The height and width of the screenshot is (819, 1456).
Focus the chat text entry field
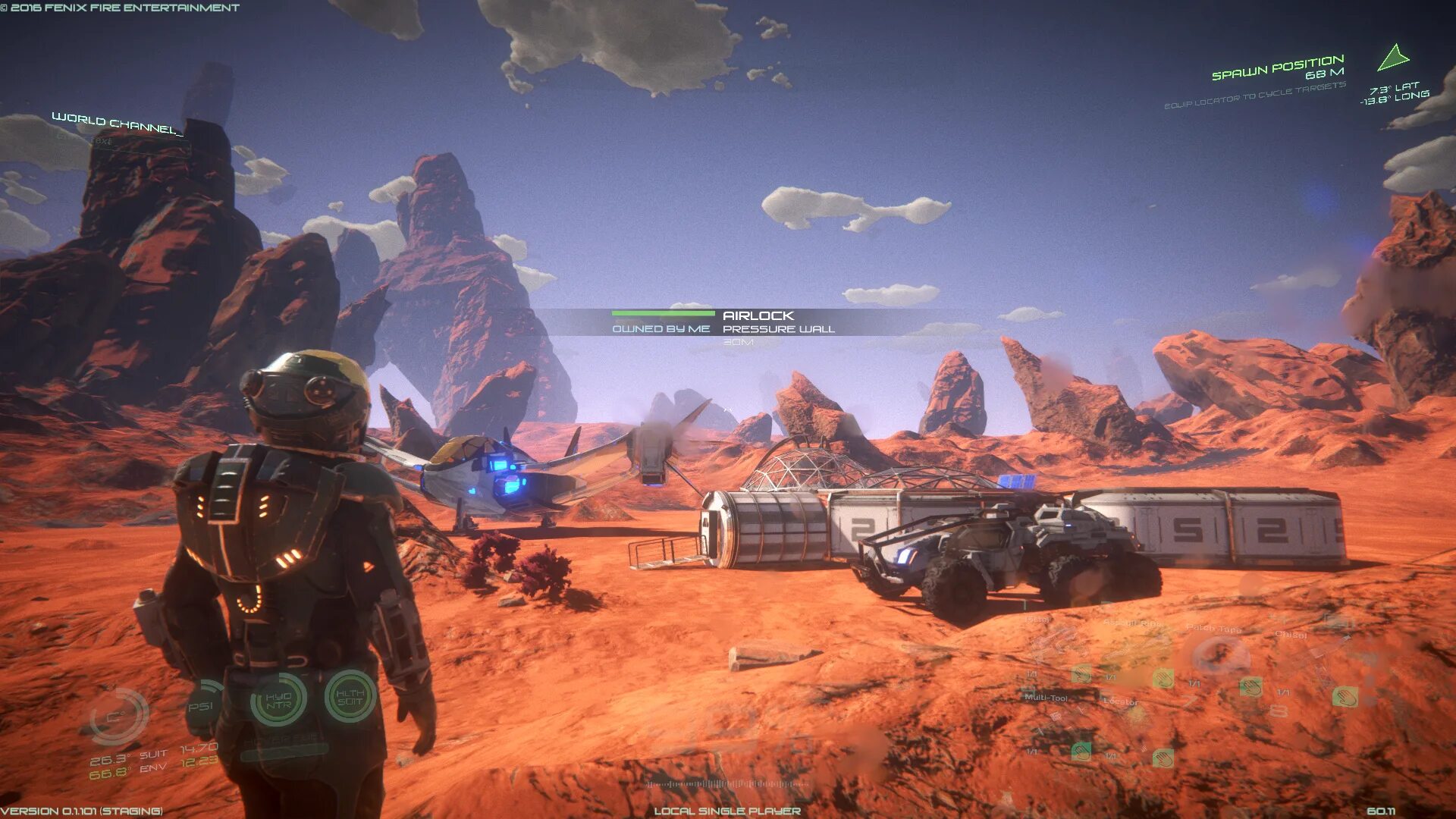[114, 141]
